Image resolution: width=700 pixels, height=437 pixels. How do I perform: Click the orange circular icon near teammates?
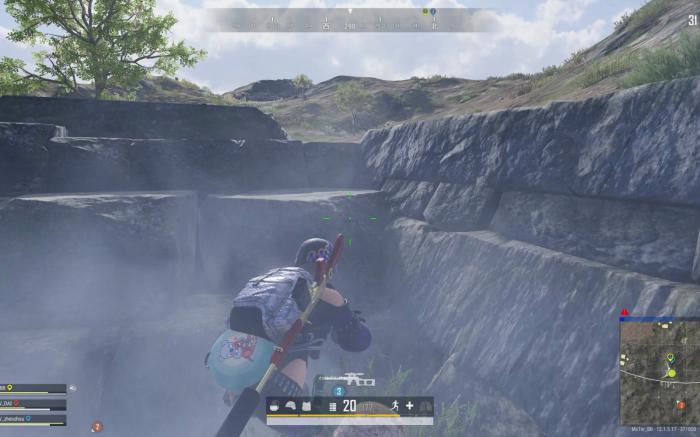tap(97, 427)
